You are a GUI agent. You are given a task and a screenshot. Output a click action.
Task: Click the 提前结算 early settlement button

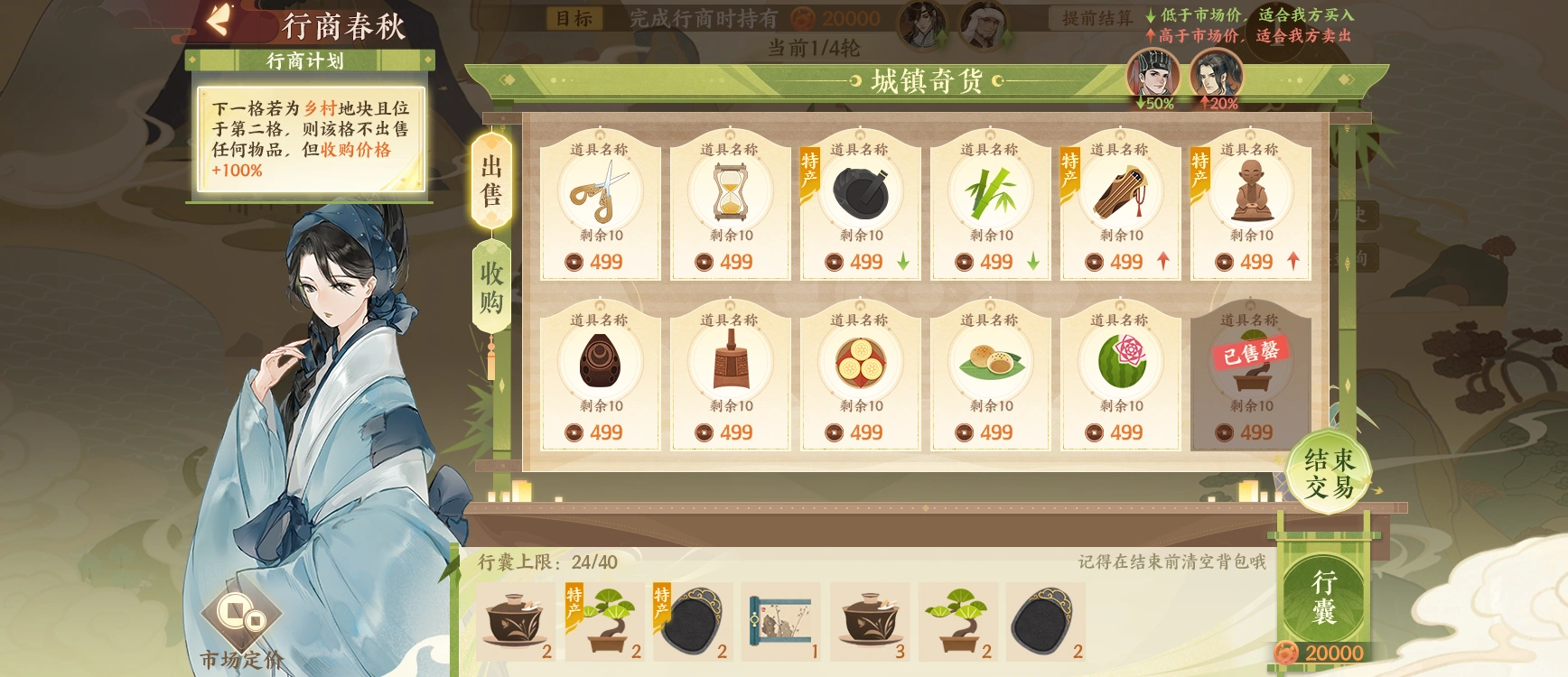coord(1097,18)
